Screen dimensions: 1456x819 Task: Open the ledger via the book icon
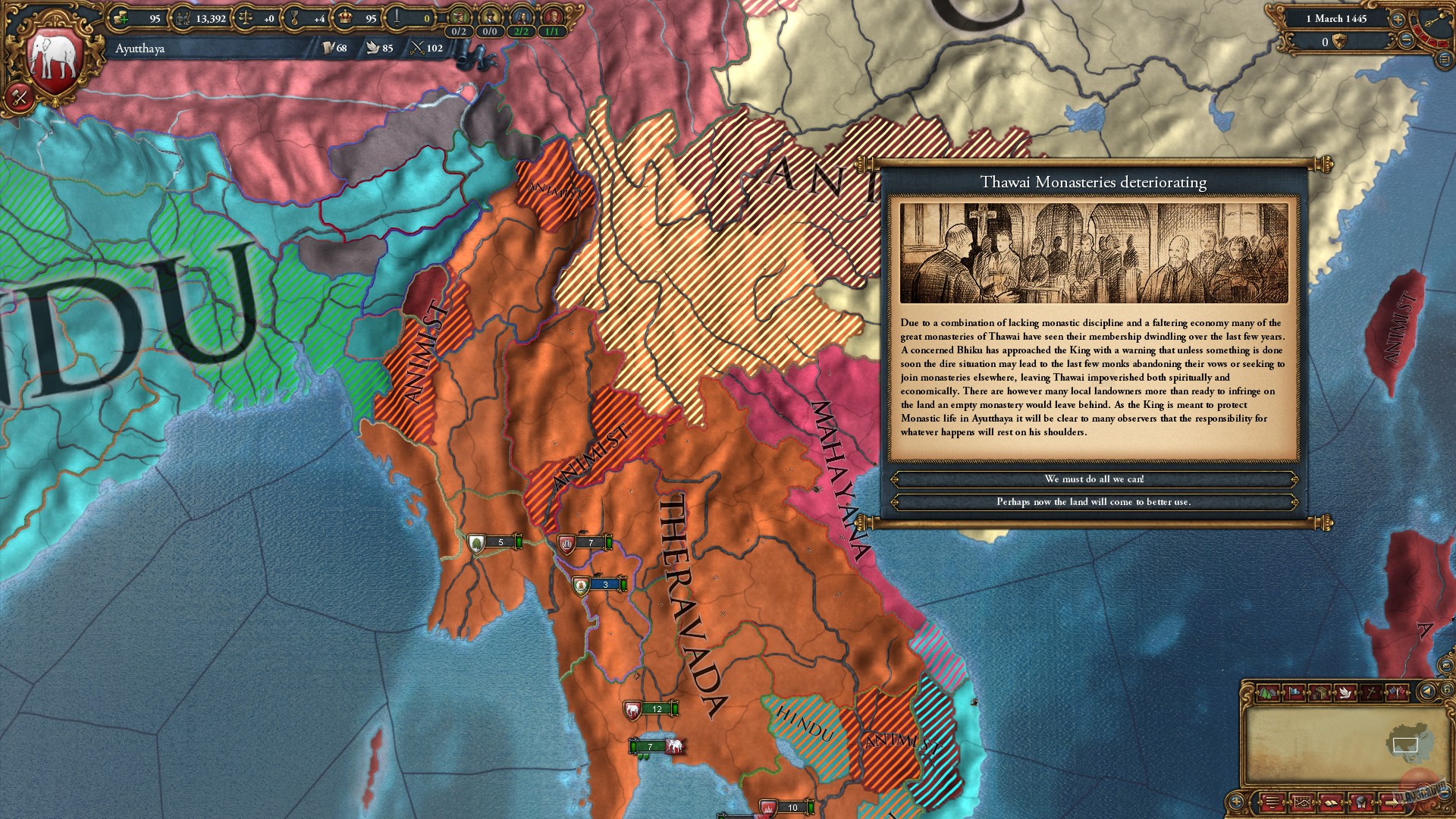1332,803
